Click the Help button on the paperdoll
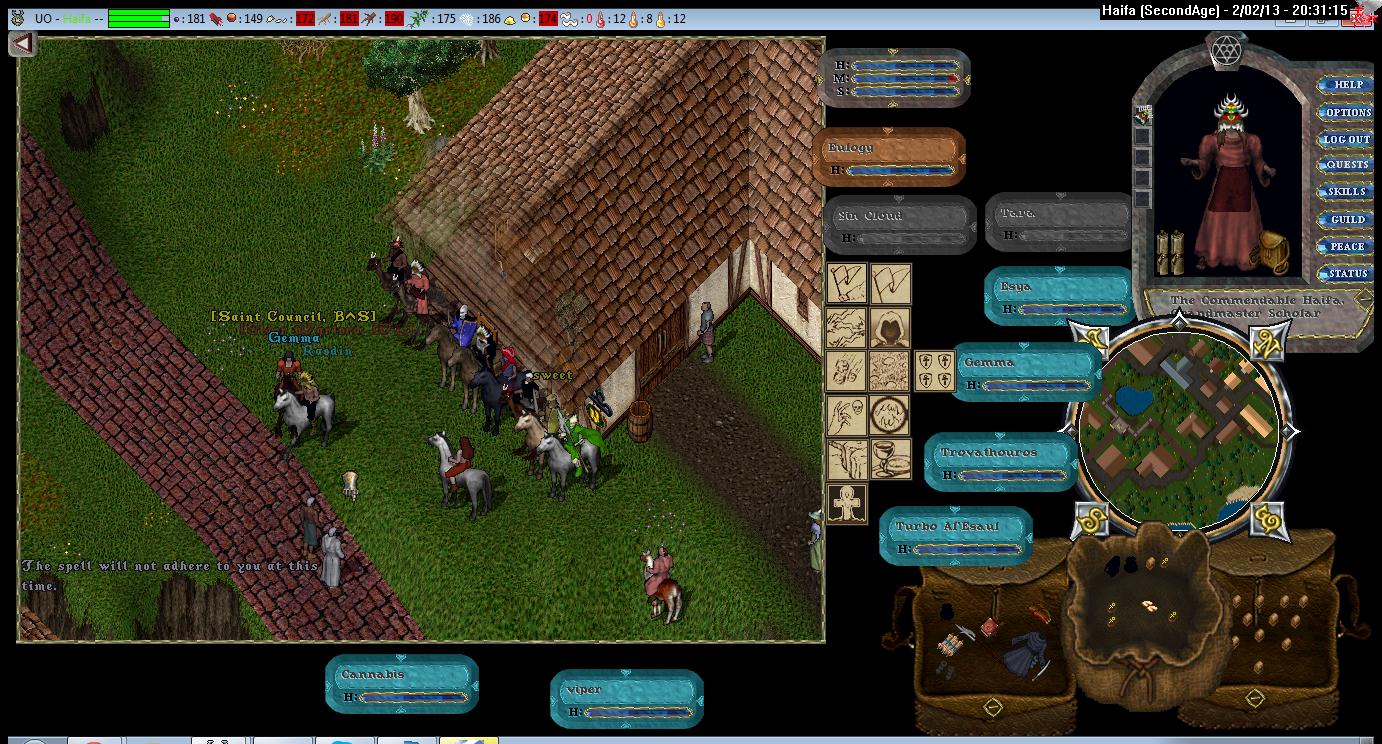 (1347, 85)
